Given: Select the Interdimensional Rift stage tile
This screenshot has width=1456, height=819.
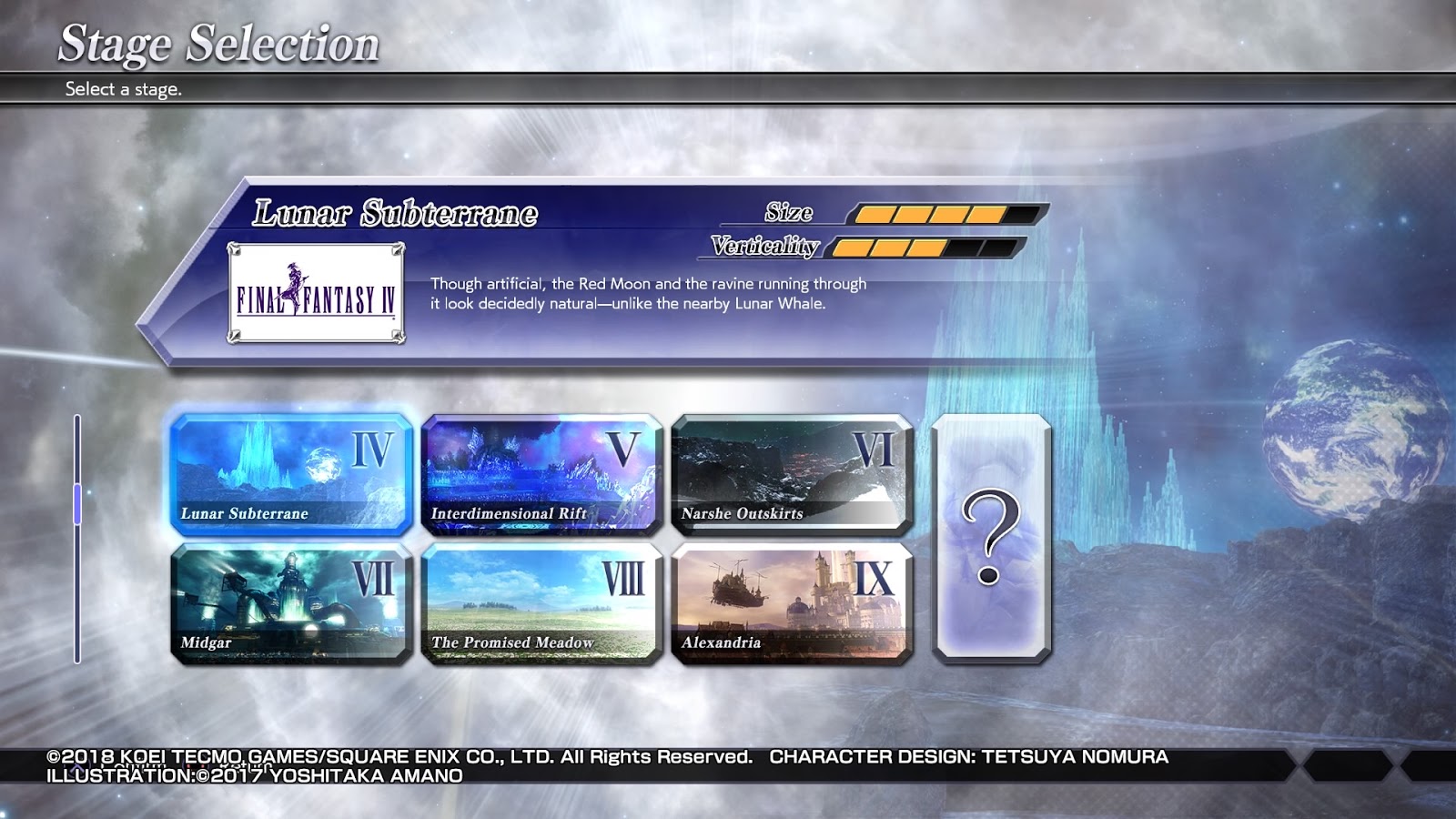Looking at the screenshot, I should [541, 473].
